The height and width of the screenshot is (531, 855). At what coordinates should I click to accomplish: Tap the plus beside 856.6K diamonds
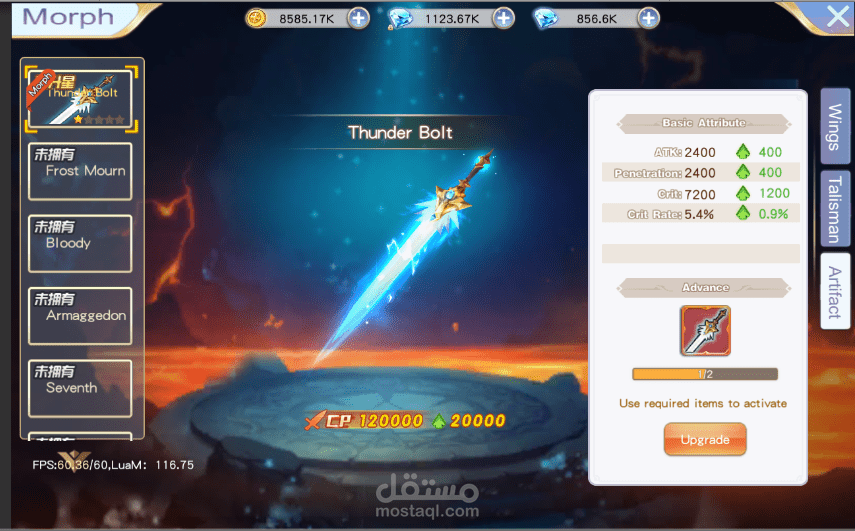(649, 18)
